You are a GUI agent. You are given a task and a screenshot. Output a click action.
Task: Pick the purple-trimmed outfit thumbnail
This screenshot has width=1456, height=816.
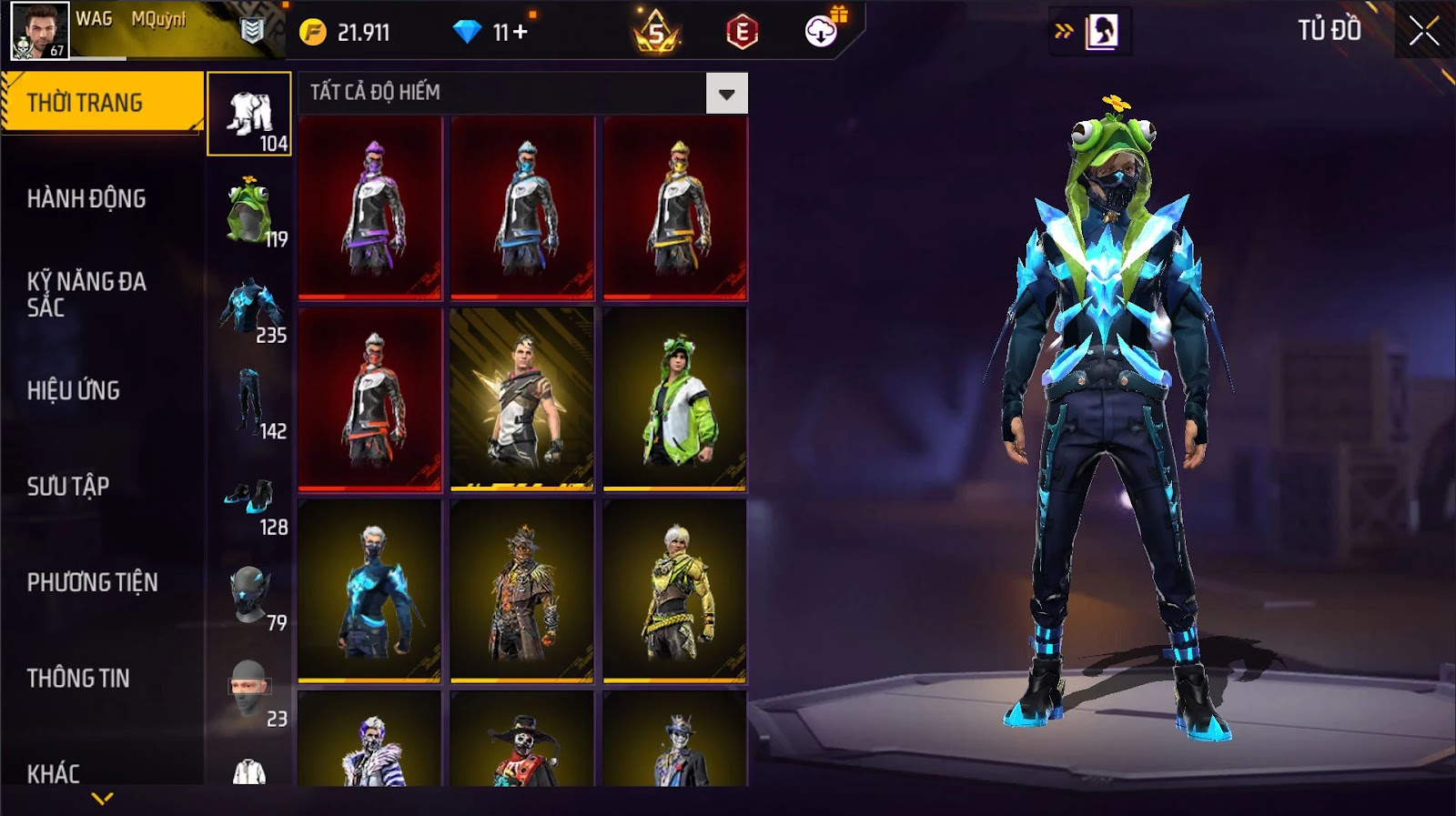click(370, 208)
